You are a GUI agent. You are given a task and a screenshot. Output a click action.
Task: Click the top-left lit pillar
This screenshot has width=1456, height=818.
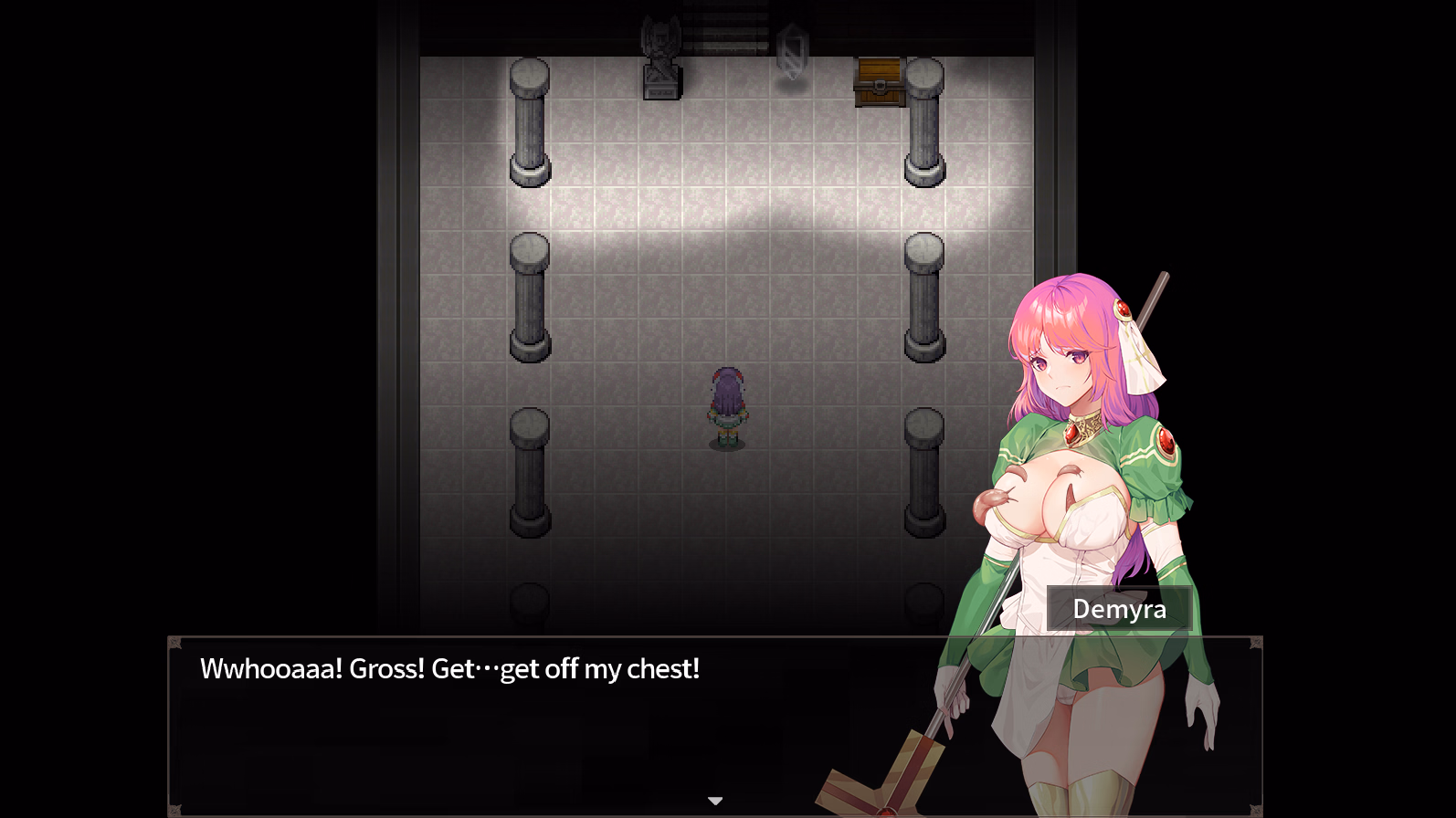[528, 119]
